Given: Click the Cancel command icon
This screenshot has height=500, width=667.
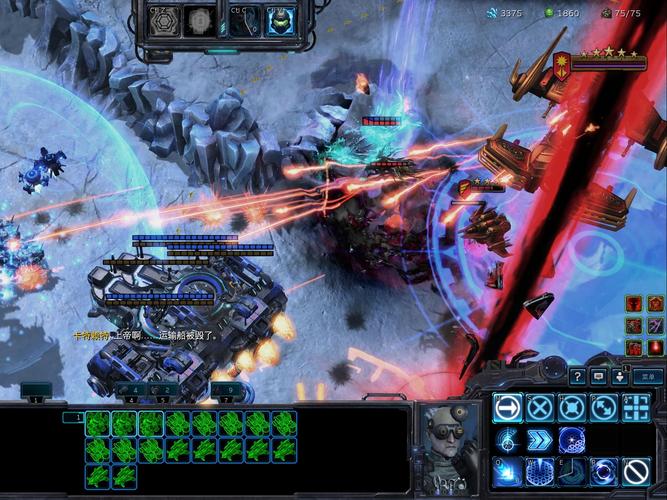Looking at the screenshot, I should (636, 471).
